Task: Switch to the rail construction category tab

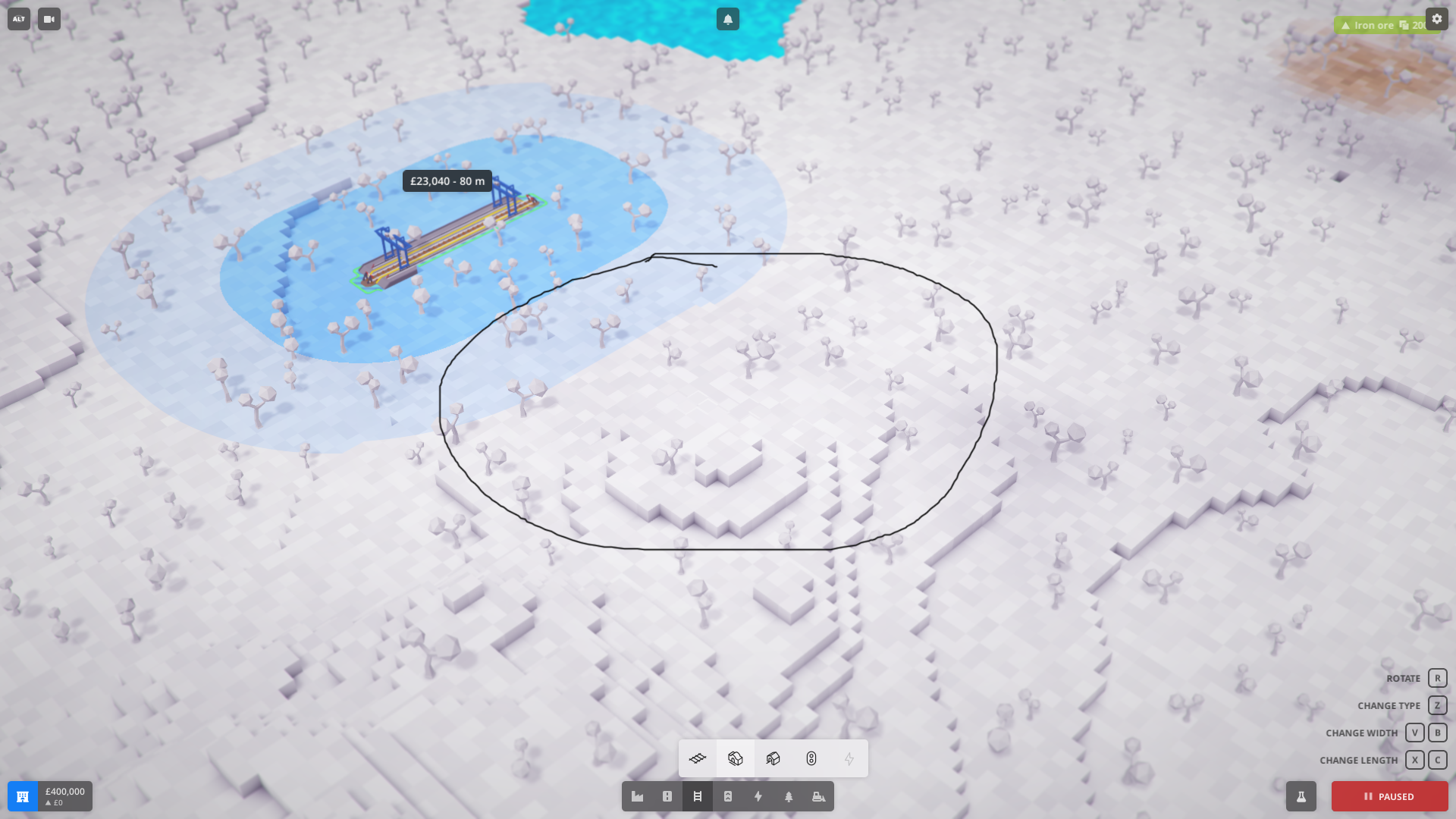Action: click(x=697, y=797)
